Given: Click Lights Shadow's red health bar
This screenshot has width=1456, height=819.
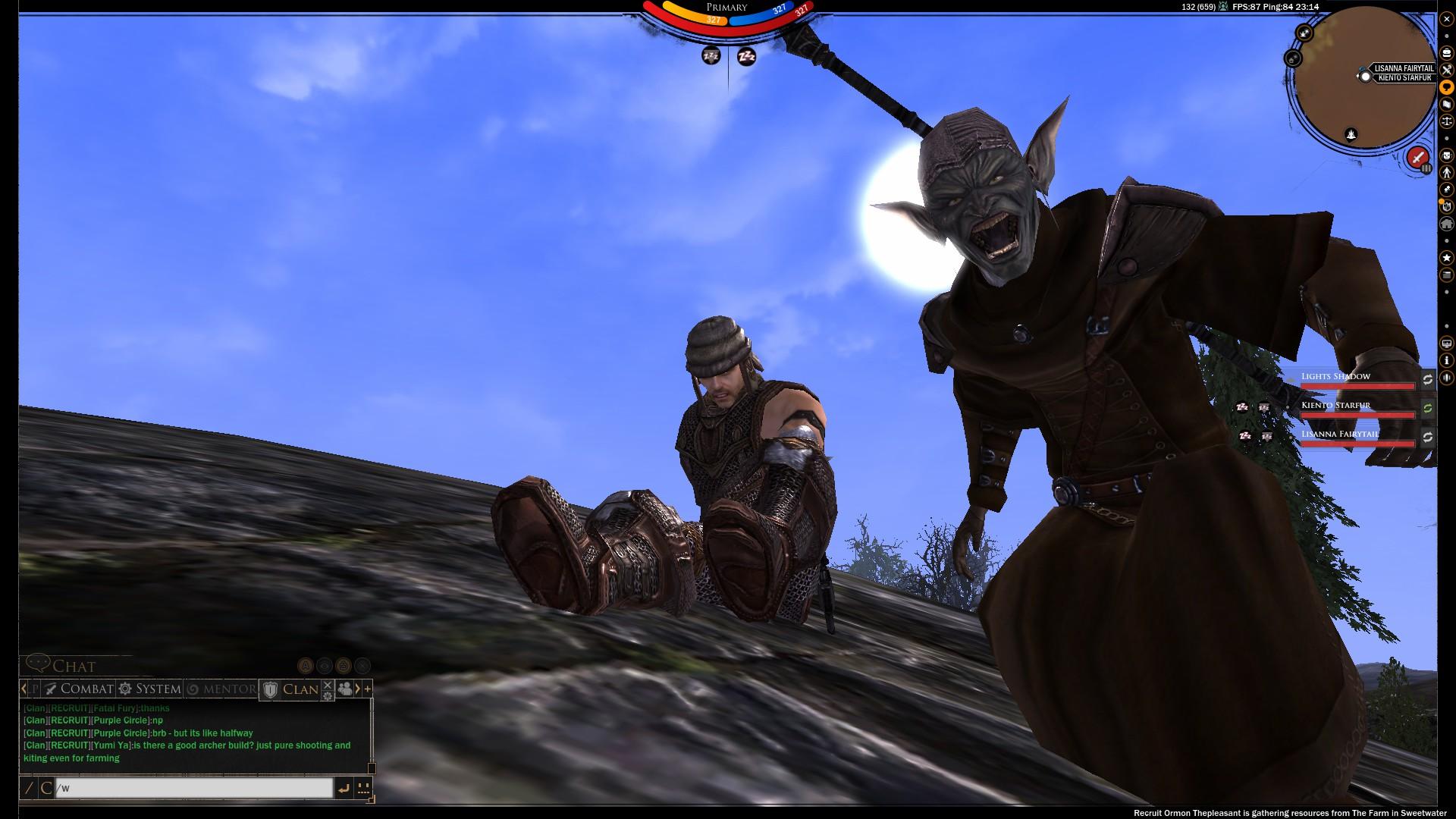Looking at the screenshot, I should coord(1357,384).
